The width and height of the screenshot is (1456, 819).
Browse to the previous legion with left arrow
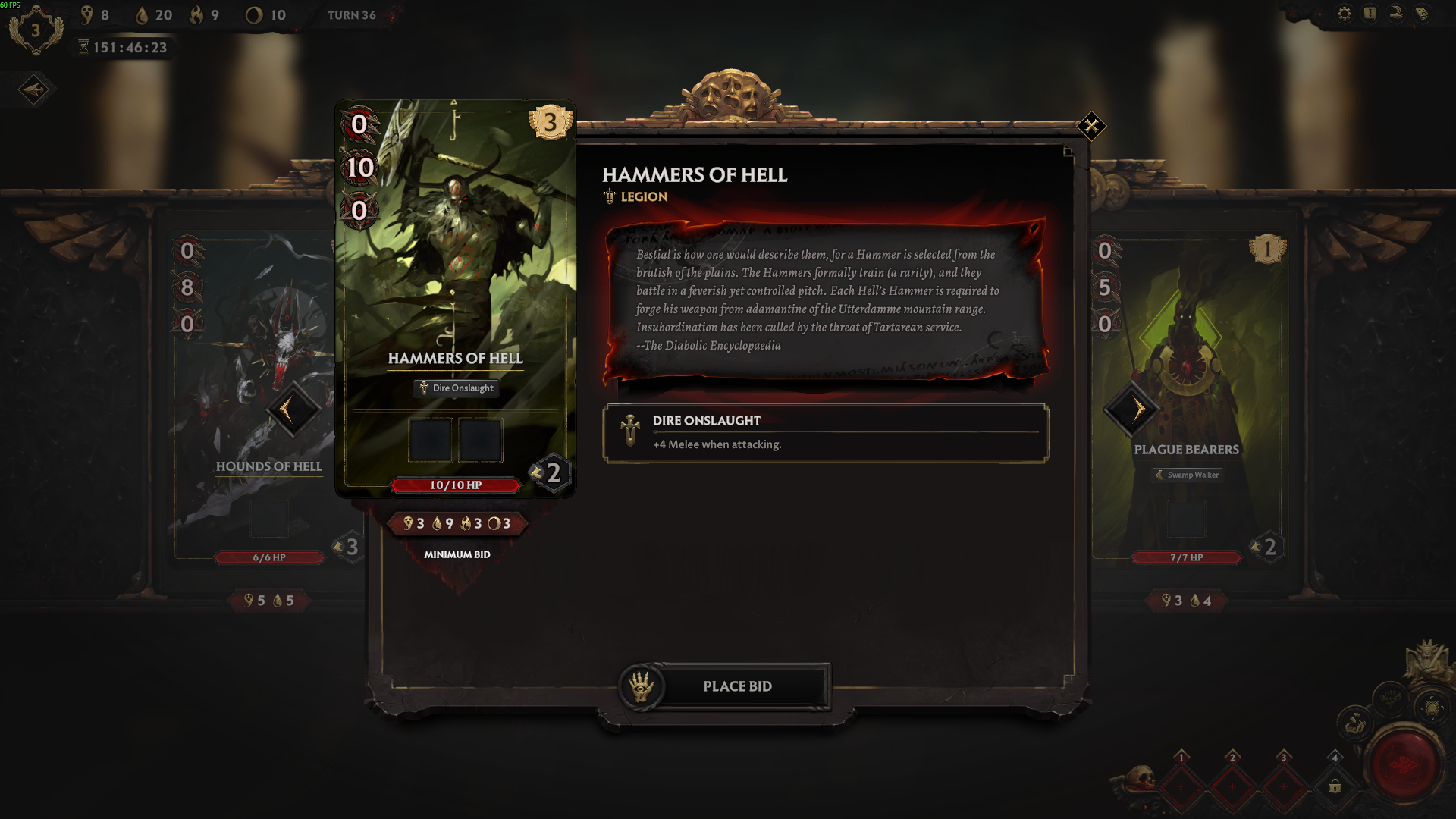coord(291,410)
